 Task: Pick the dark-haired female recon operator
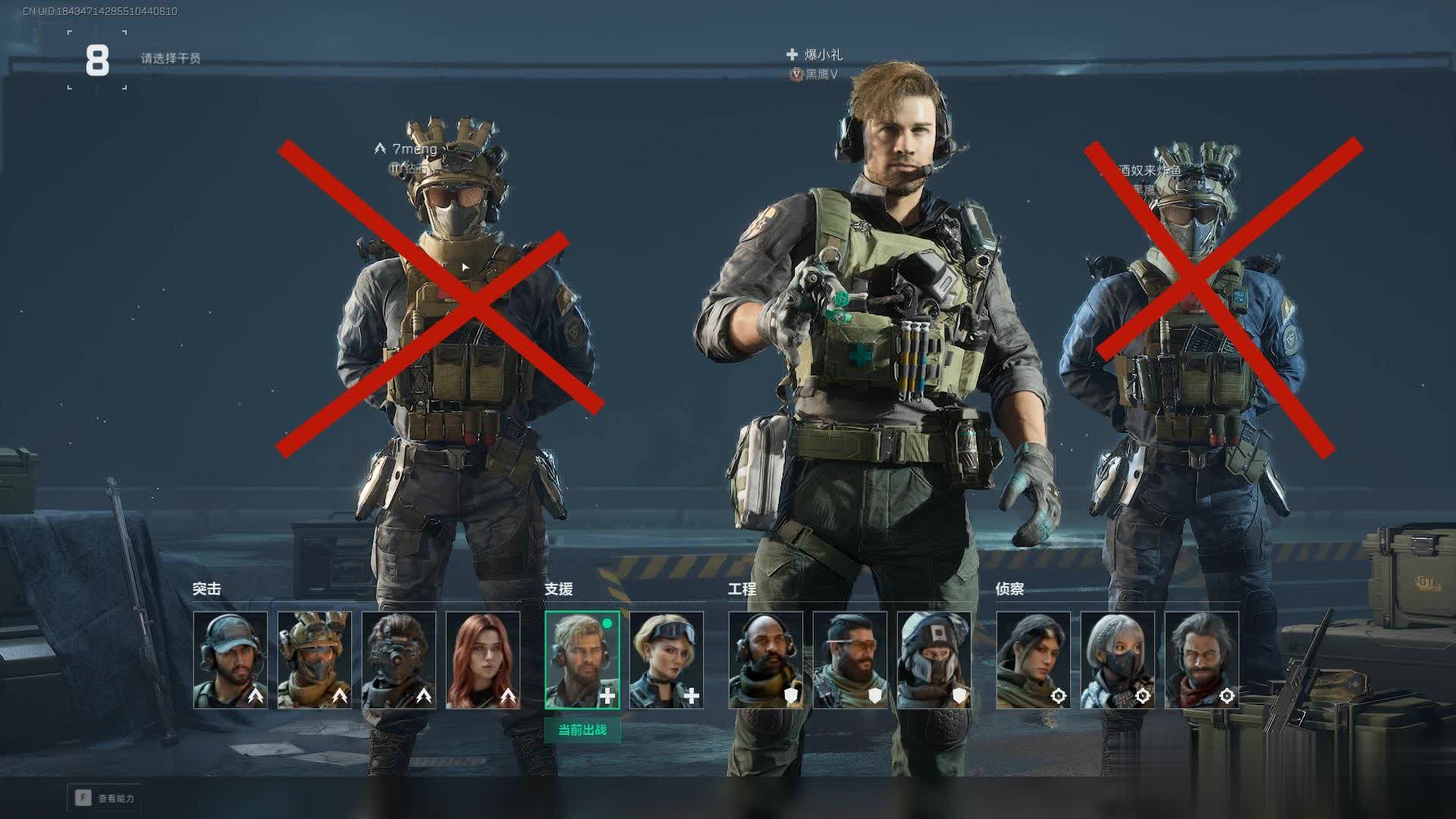pos(1034,661)
